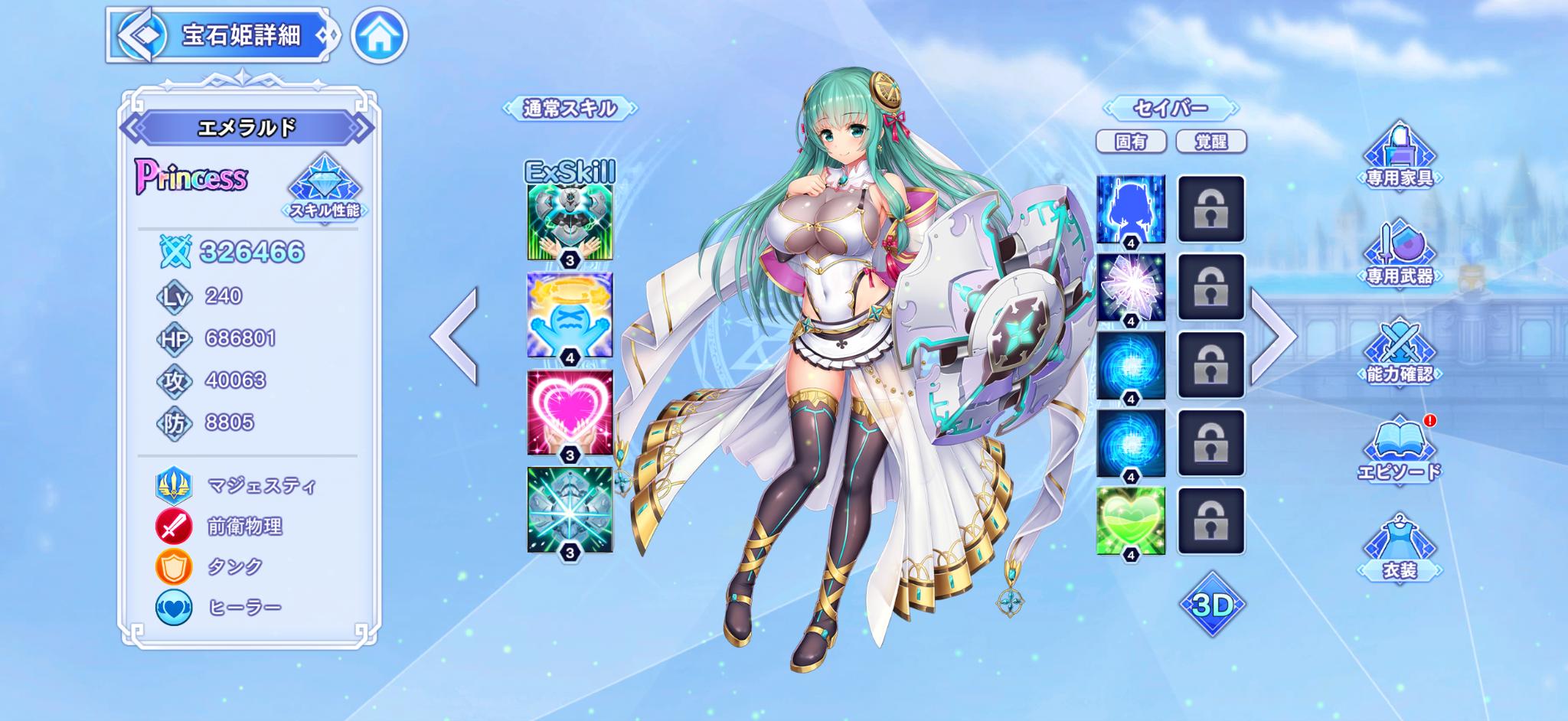Open the 衣装 costume menu
Viewport: 1568px width, 721px height.
(x=1400, y=549)
